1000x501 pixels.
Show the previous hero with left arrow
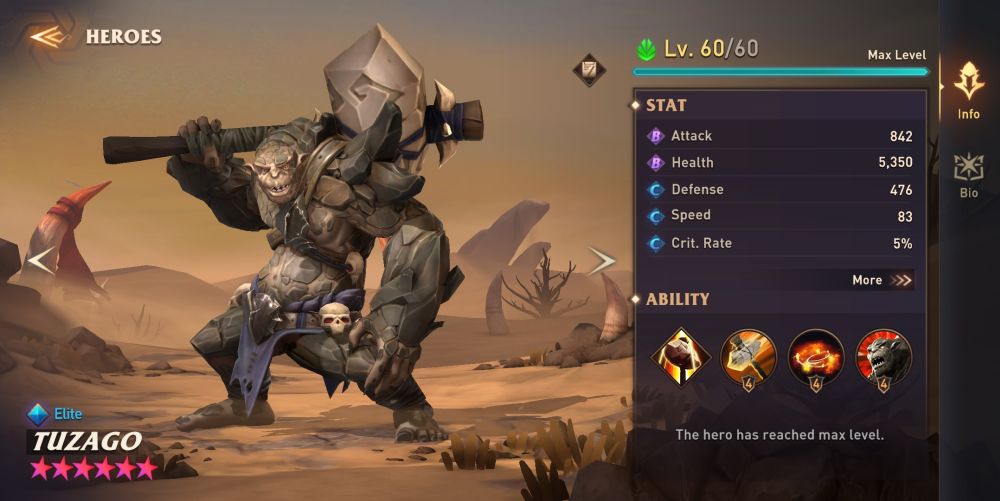41,261
